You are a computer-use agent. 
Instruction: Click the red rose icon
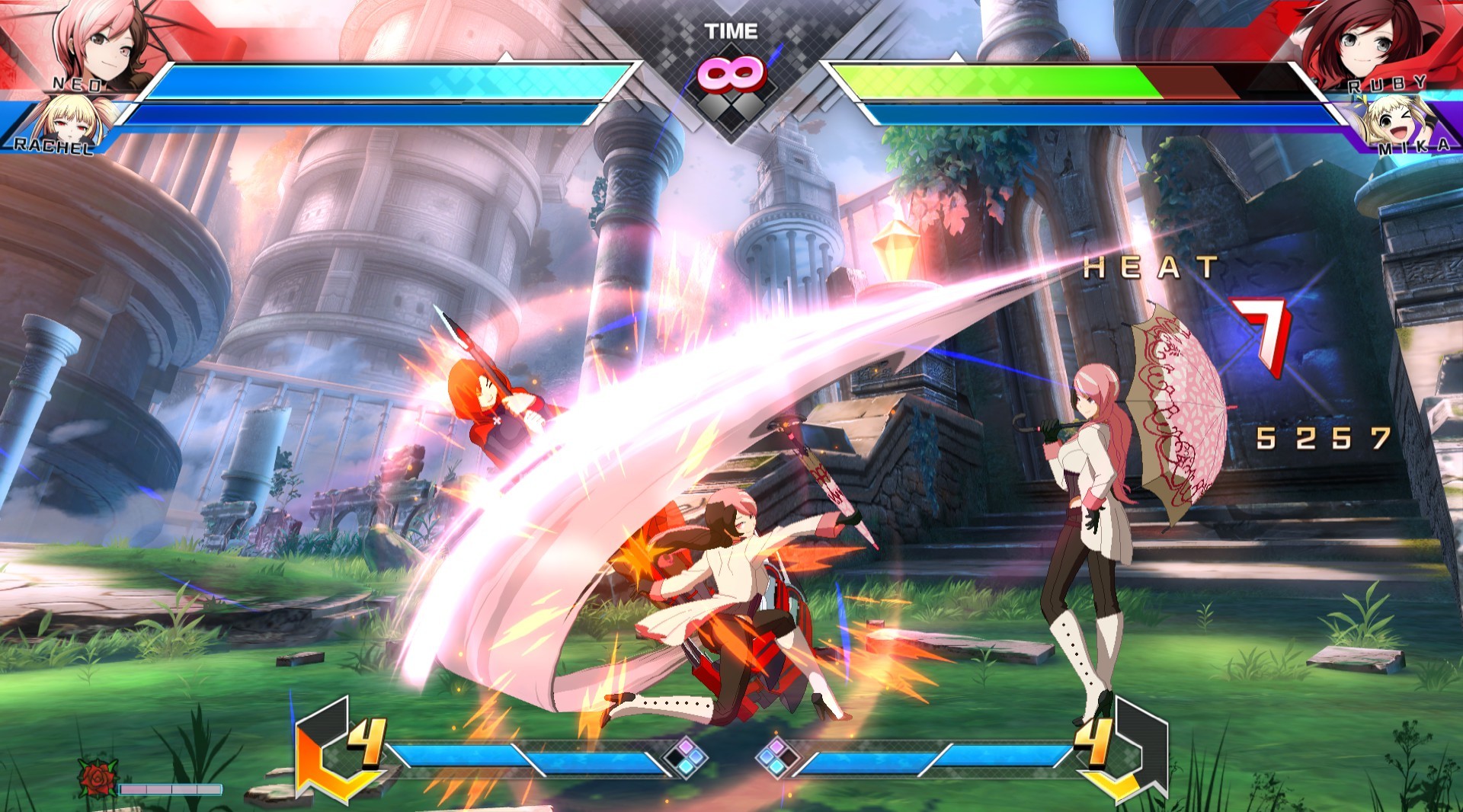click(x=98, y=778)
